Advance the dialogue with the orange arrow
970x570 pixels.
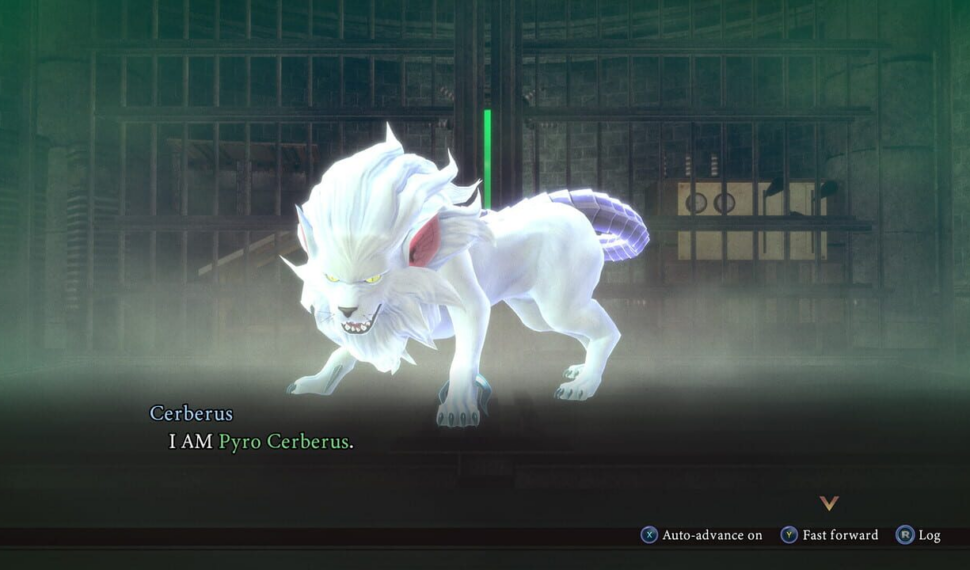(828, 503)
